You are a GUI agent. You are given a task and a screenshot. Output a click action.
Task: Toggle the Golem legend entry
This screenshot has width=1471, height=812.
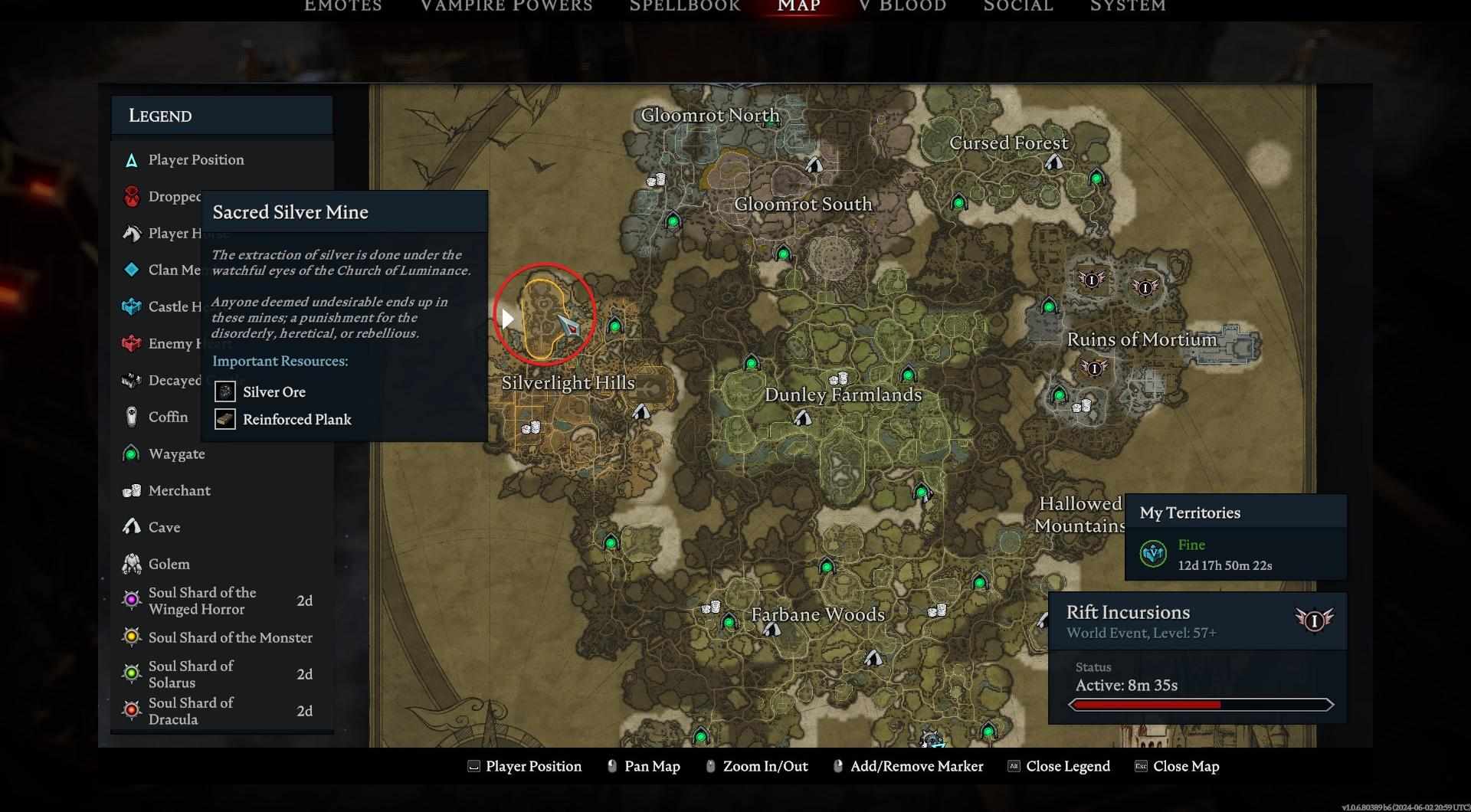pyautogui.click(x=169, y=564)
